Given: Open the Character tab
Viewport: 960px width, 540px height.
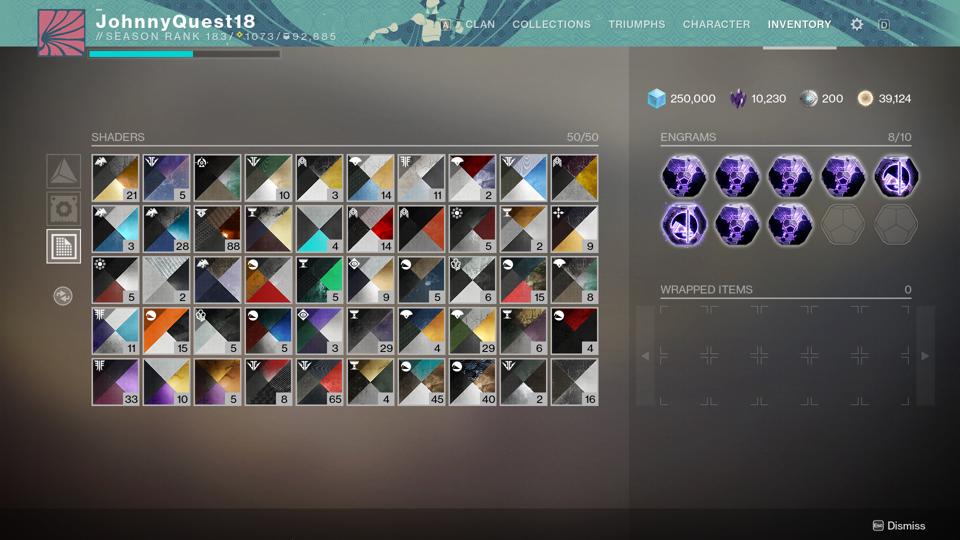Looking at the screenshot, I should 716,24.
